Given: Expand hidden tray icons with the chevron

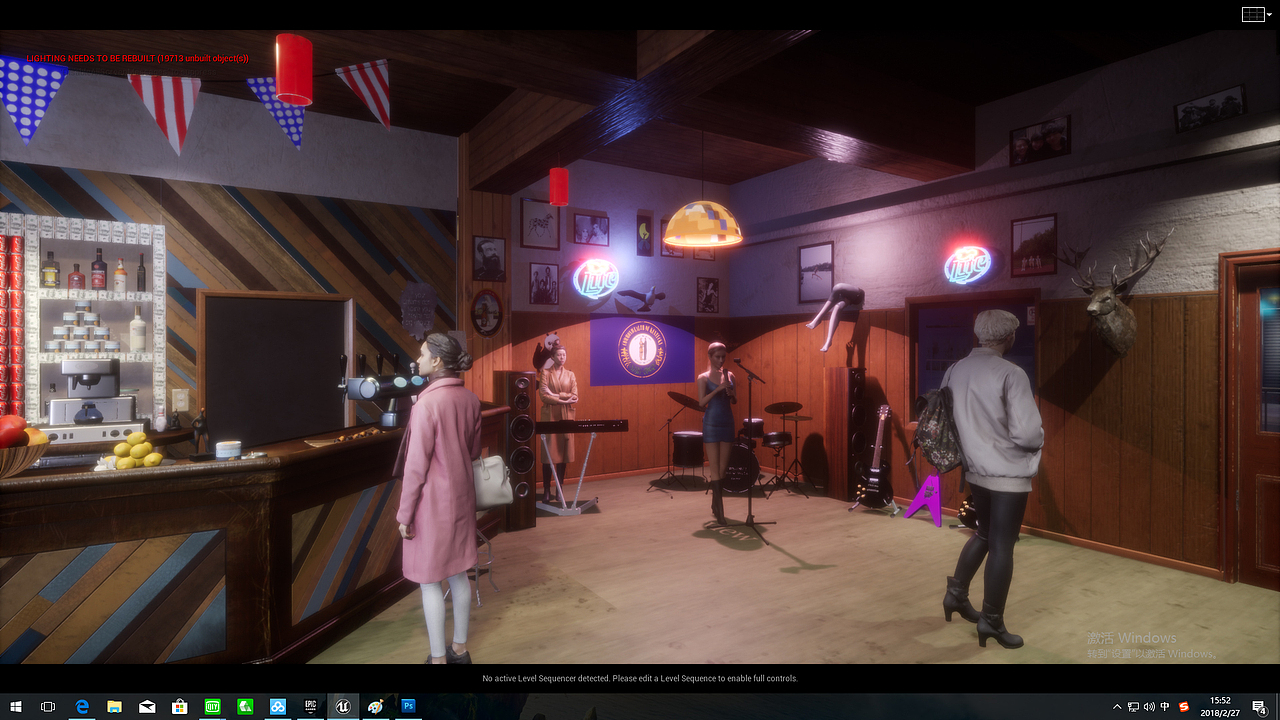Looking at the screenshot, I should 1117,707.
